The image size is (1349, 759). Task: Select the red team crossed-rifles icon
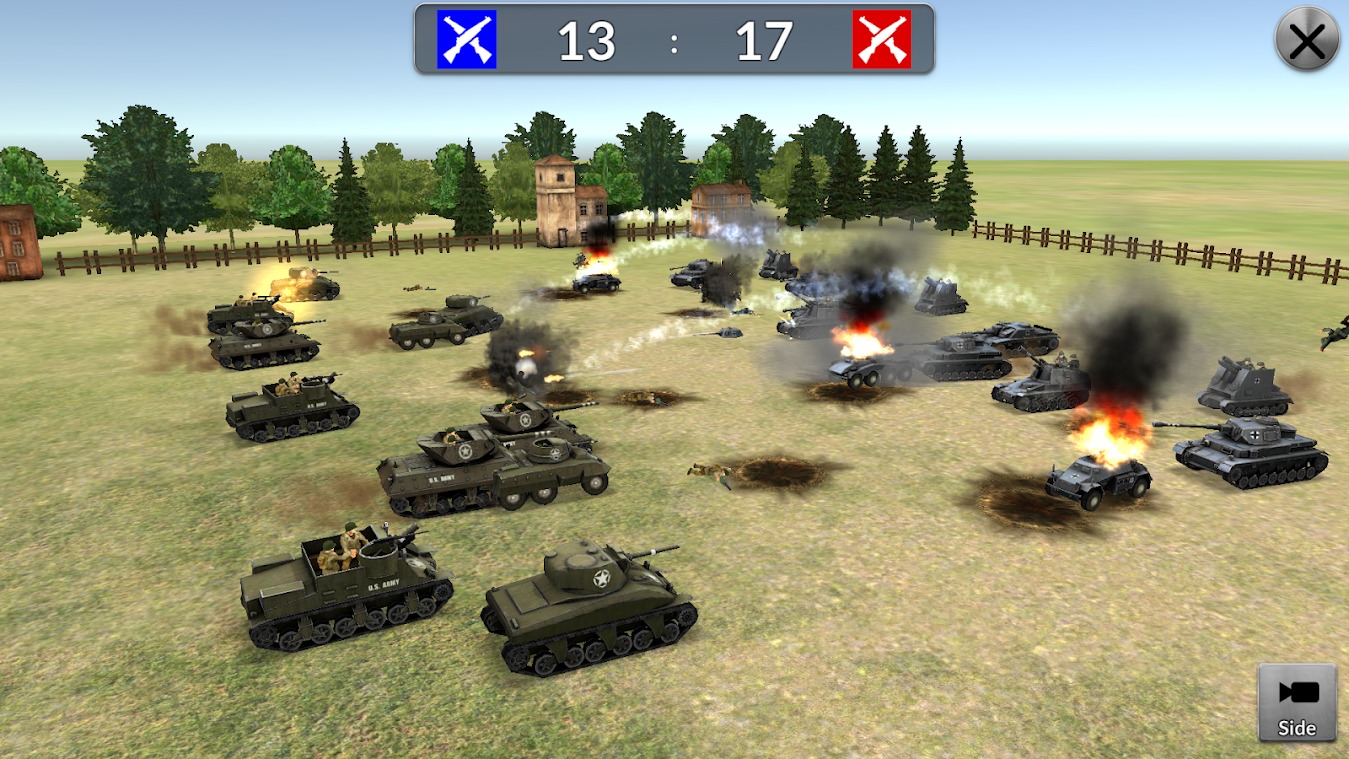880,40
